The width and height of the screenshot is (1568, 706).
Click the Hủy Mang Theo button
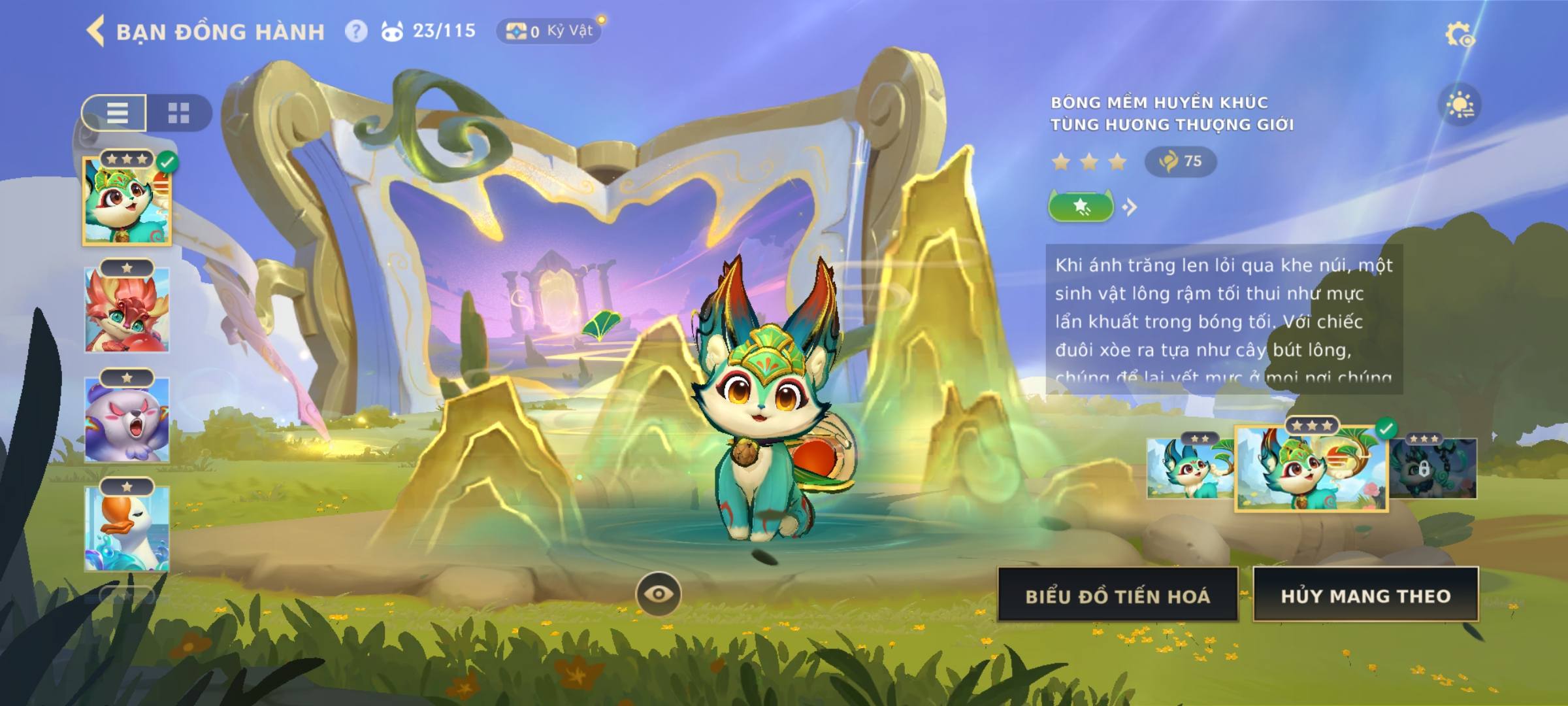point(1365,595)
